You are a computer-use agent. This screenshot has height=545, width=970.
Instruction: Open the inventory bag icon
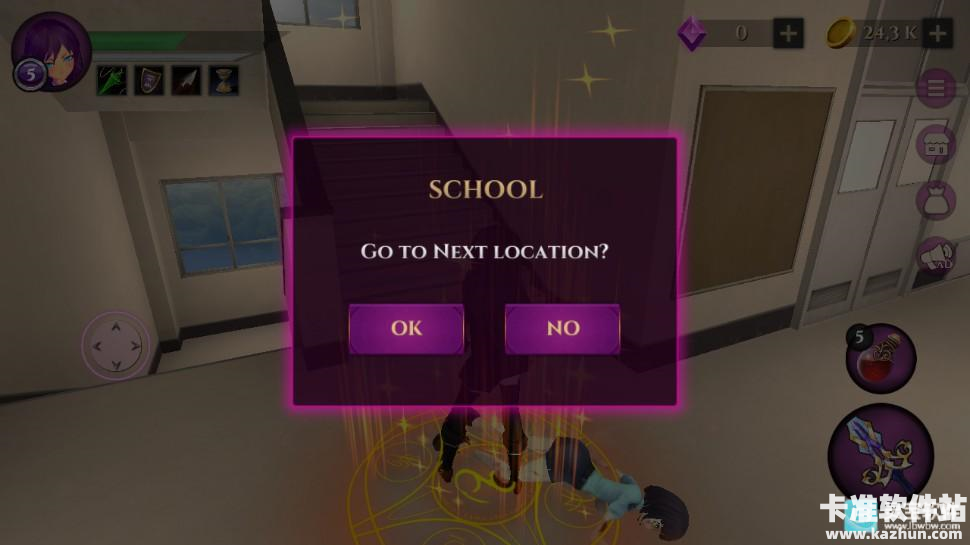coord(937,201)
